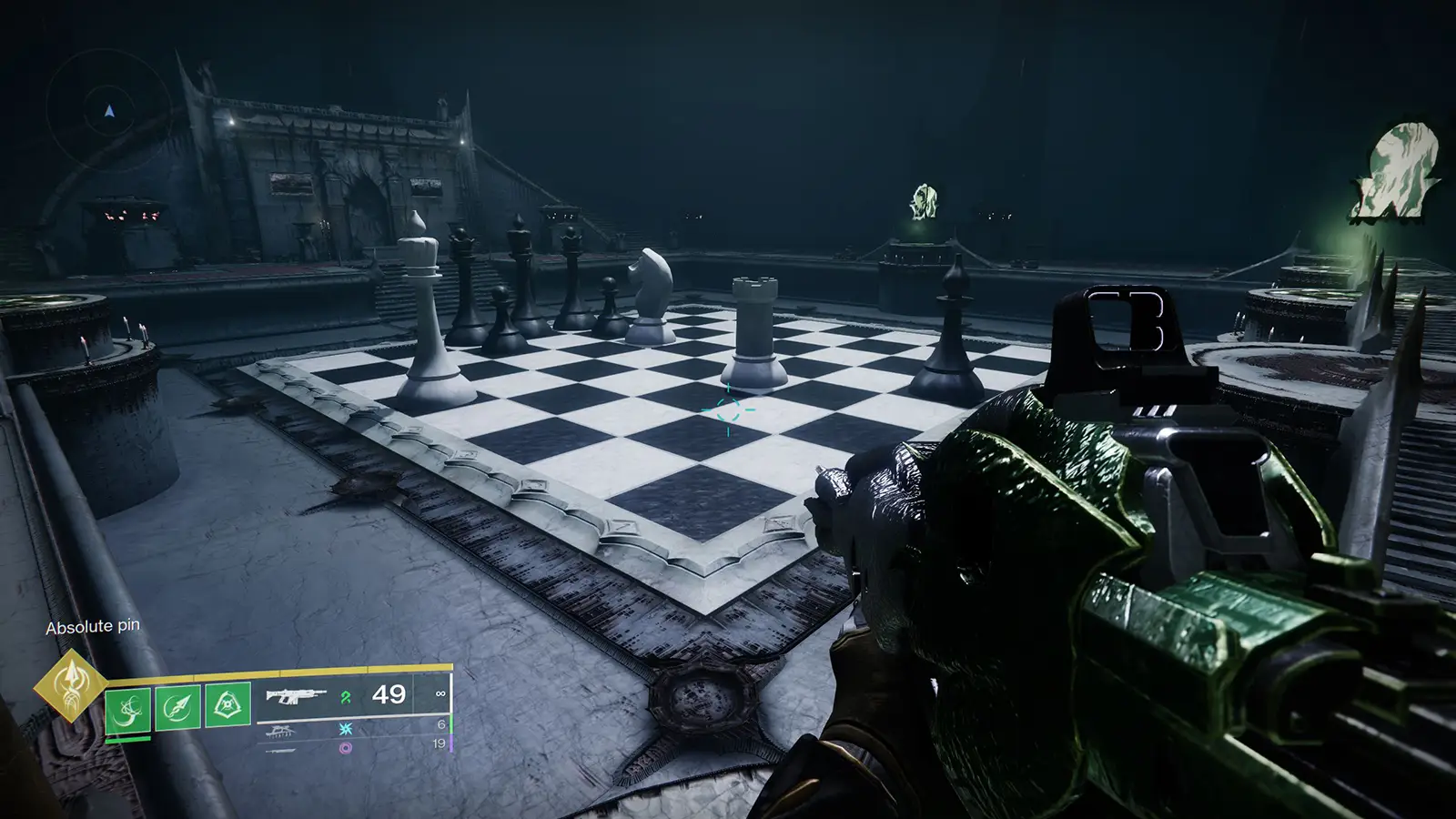
Task: Click the heavy weapon silhouette icon
Action: tap(279, 751)
